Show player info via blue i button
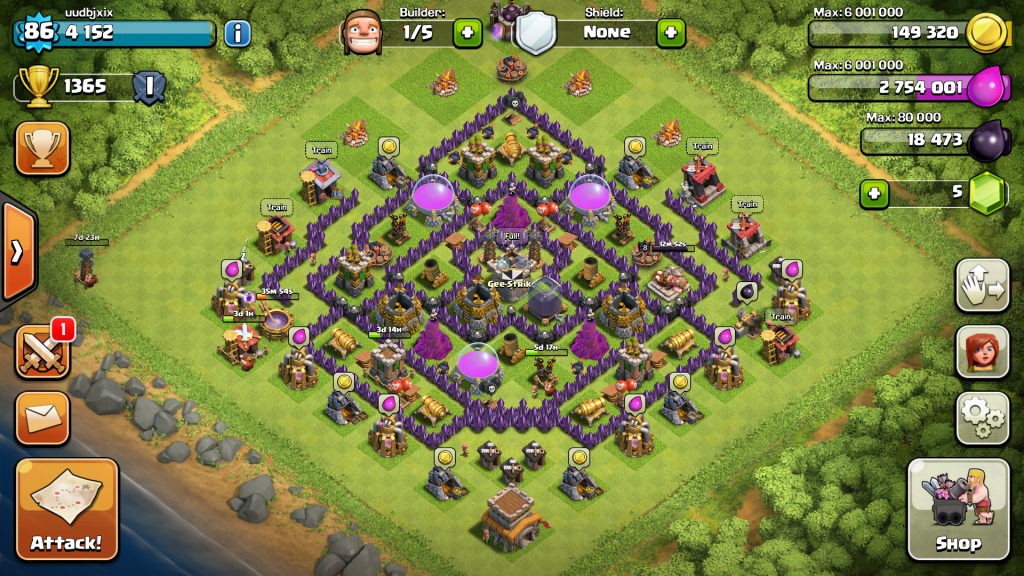The width and height of the screenshot is (1024, 576). (237, 33)
